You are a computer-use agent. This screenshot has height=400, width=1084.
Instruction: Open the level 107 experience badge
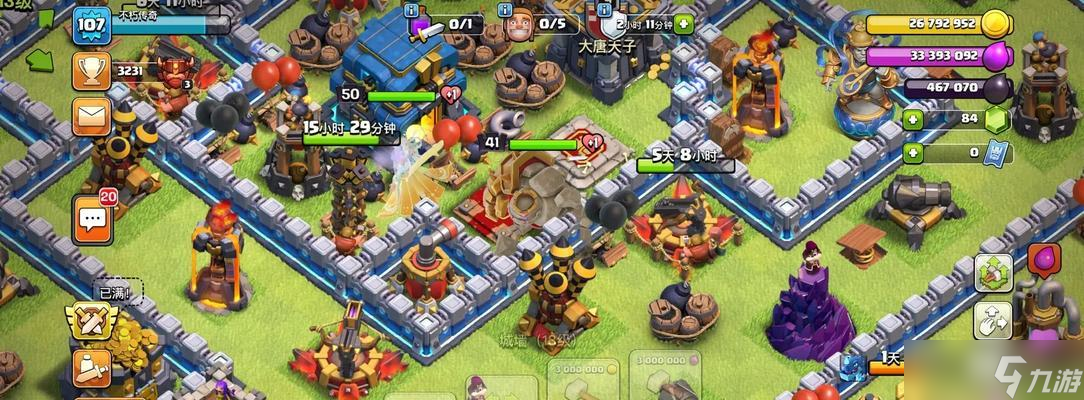click(91, 26)
